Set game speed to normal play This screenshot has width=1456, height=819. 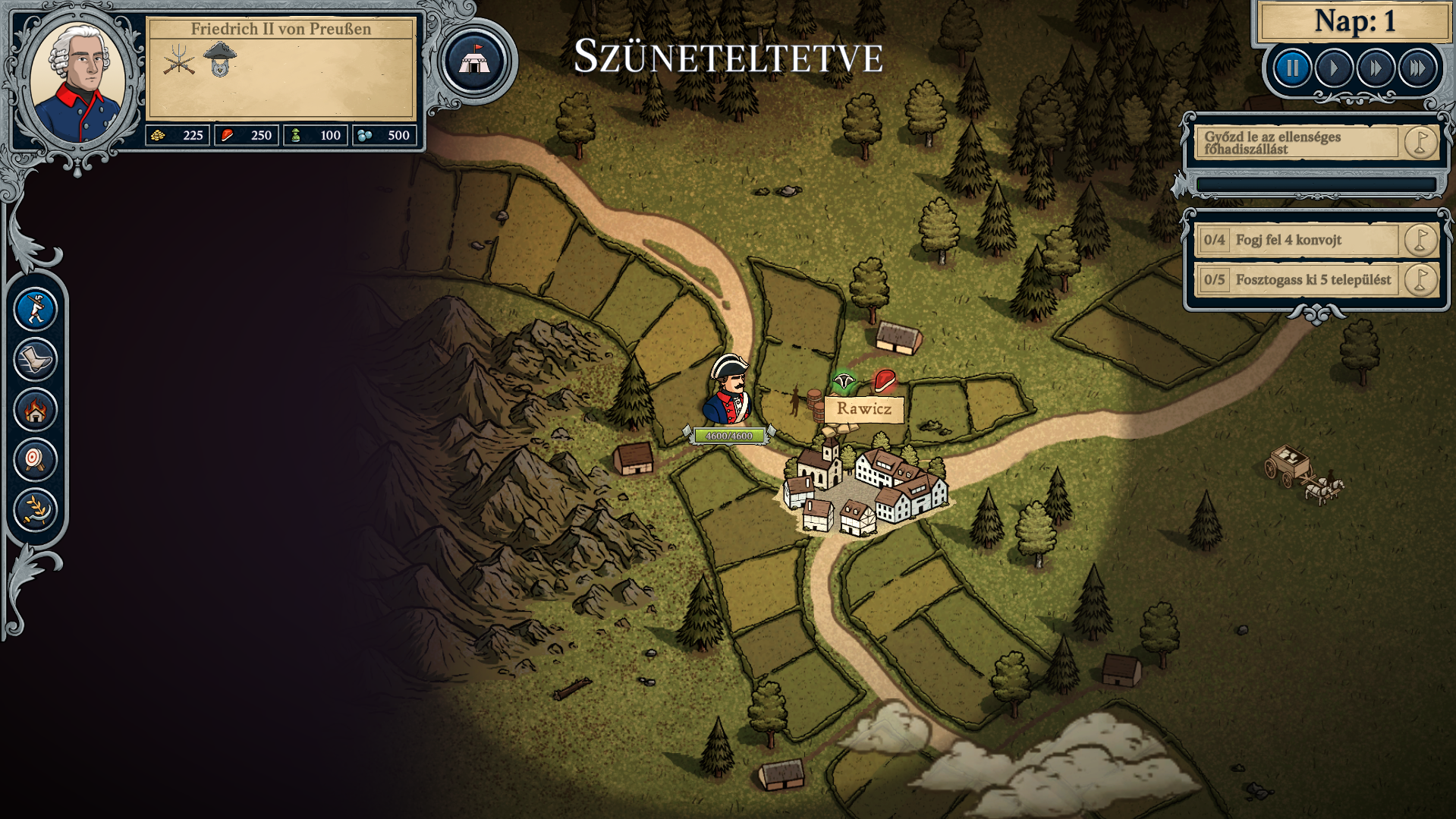pos(1334,69)
